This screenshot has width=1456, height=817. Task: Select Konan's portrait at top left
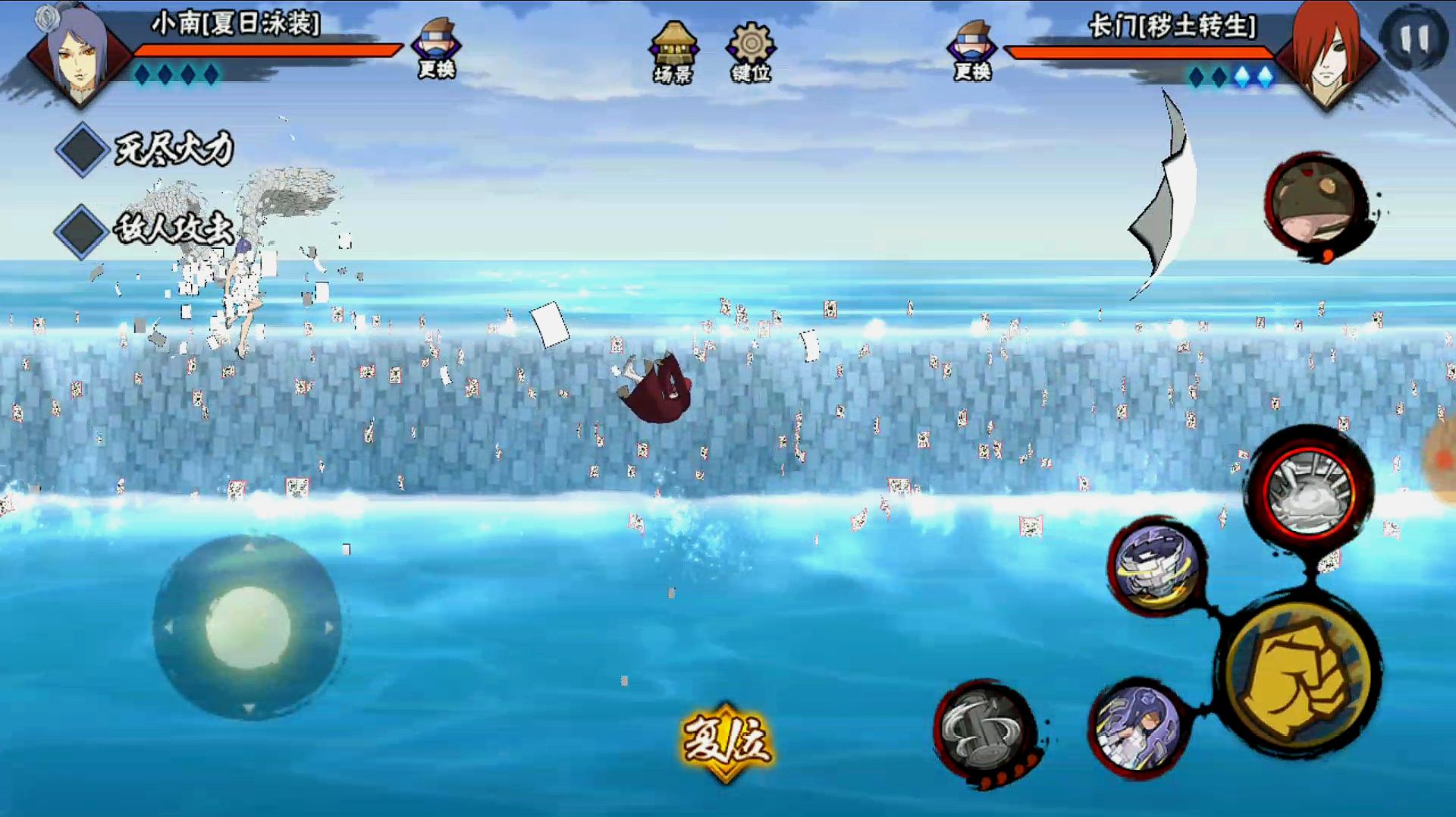77,53
